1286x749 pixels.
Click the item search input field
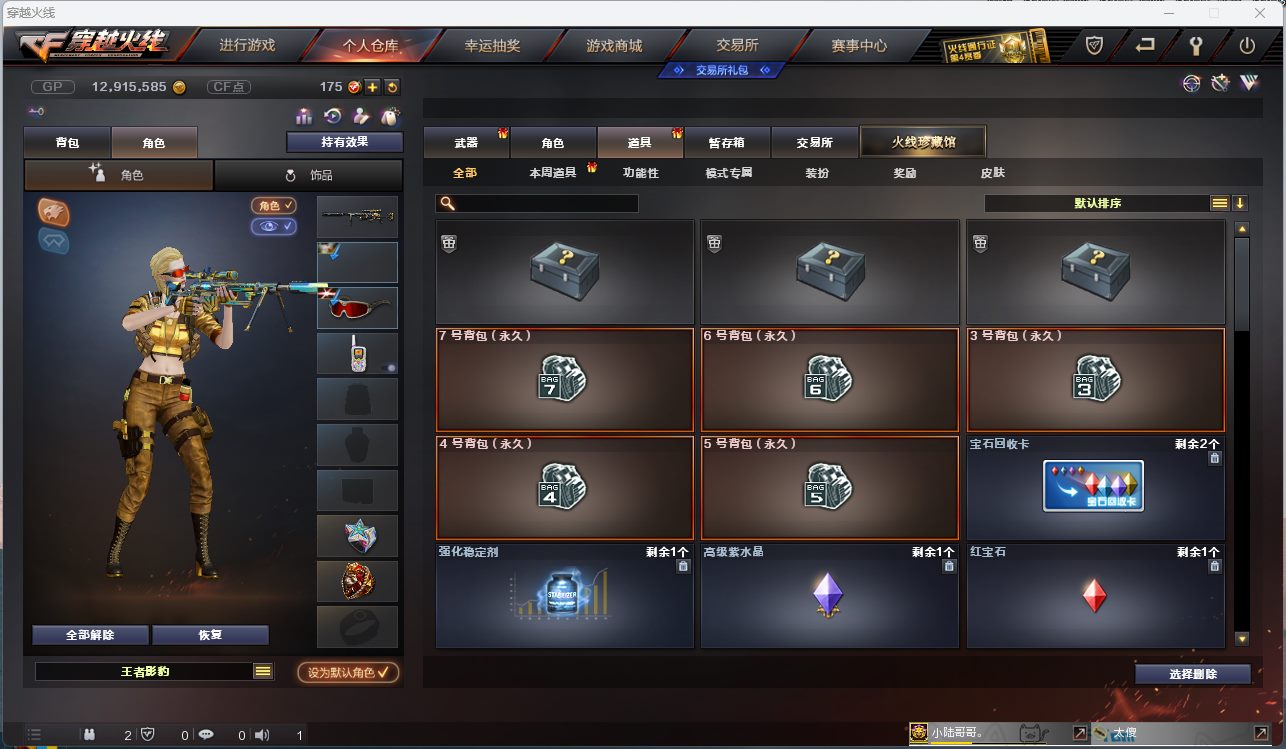click(x=547, y=204)
